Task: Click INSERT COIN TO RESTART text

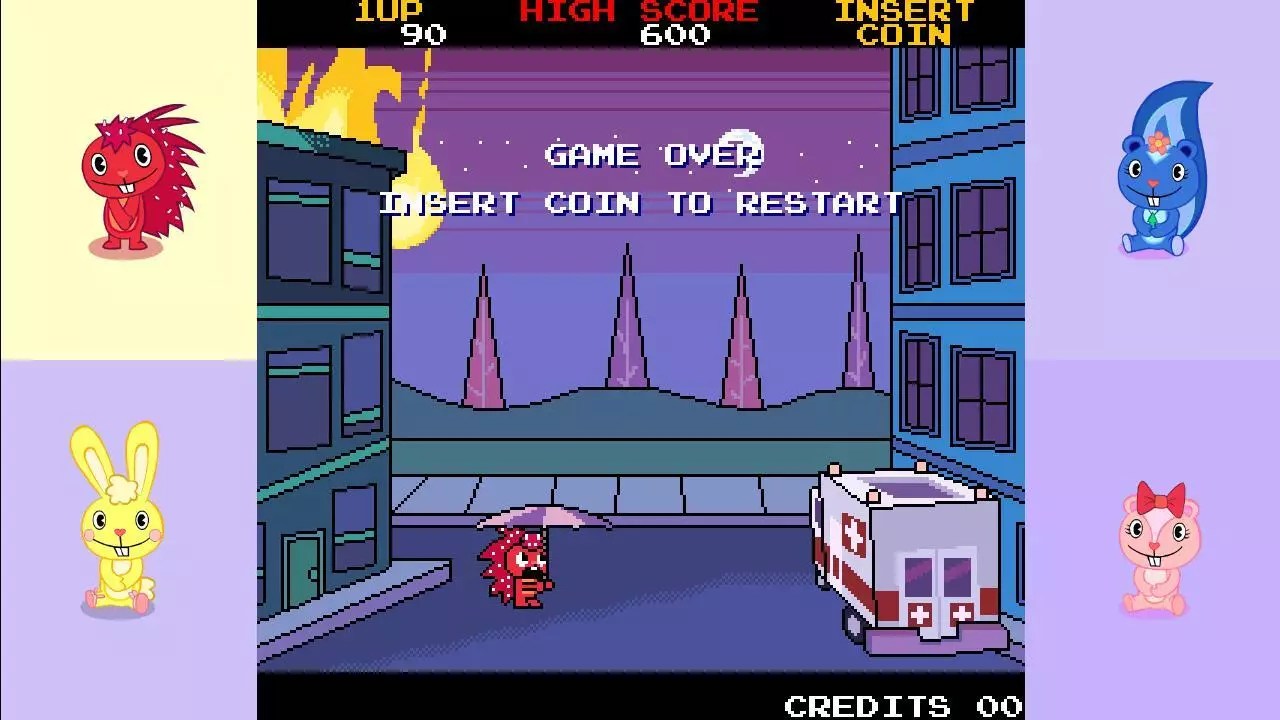Action: pyautogui.click(x=640, y=203)
